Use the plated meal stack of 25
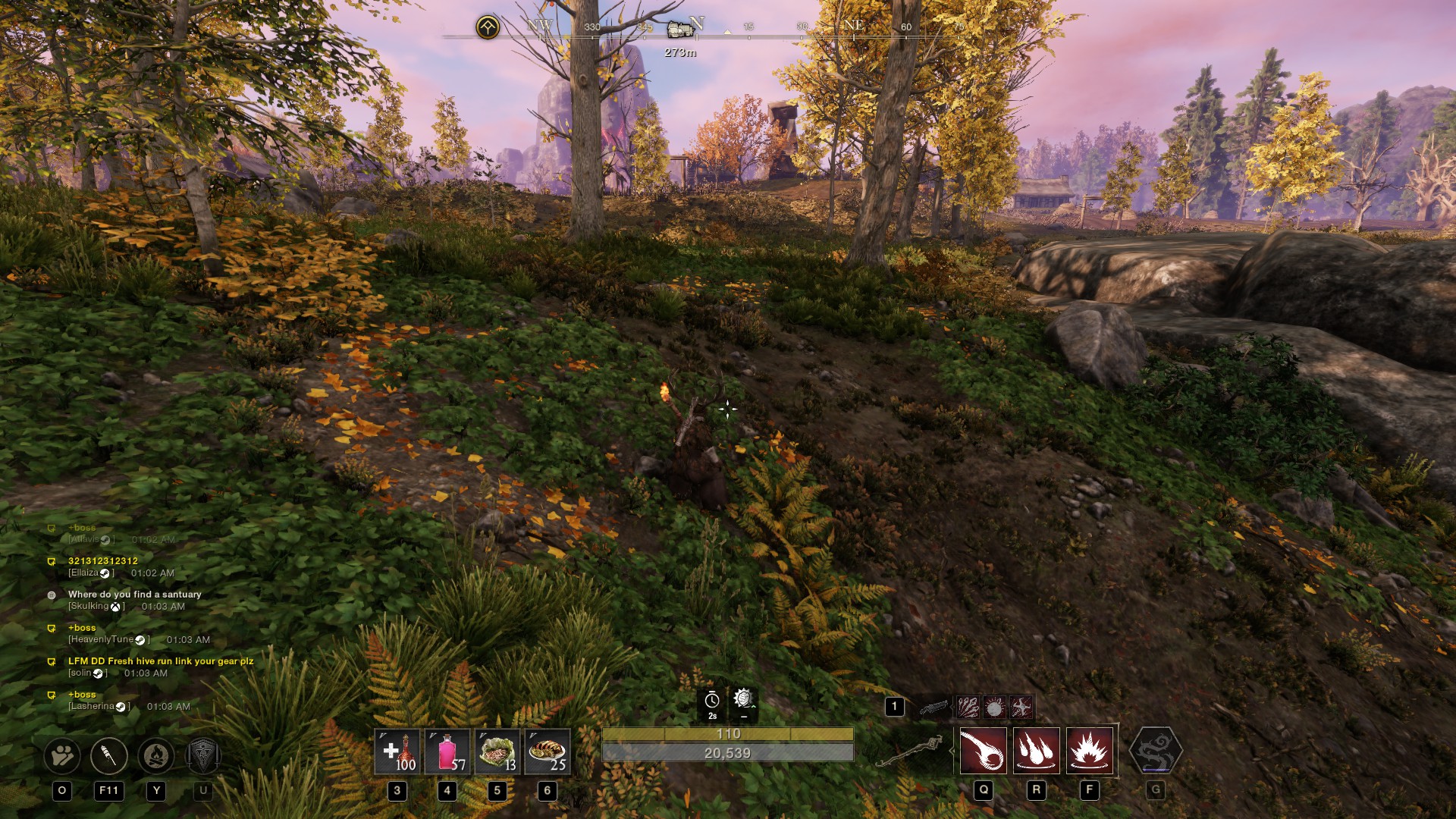The width and height of the screenshot is (1456, 819). click(547, 752)
